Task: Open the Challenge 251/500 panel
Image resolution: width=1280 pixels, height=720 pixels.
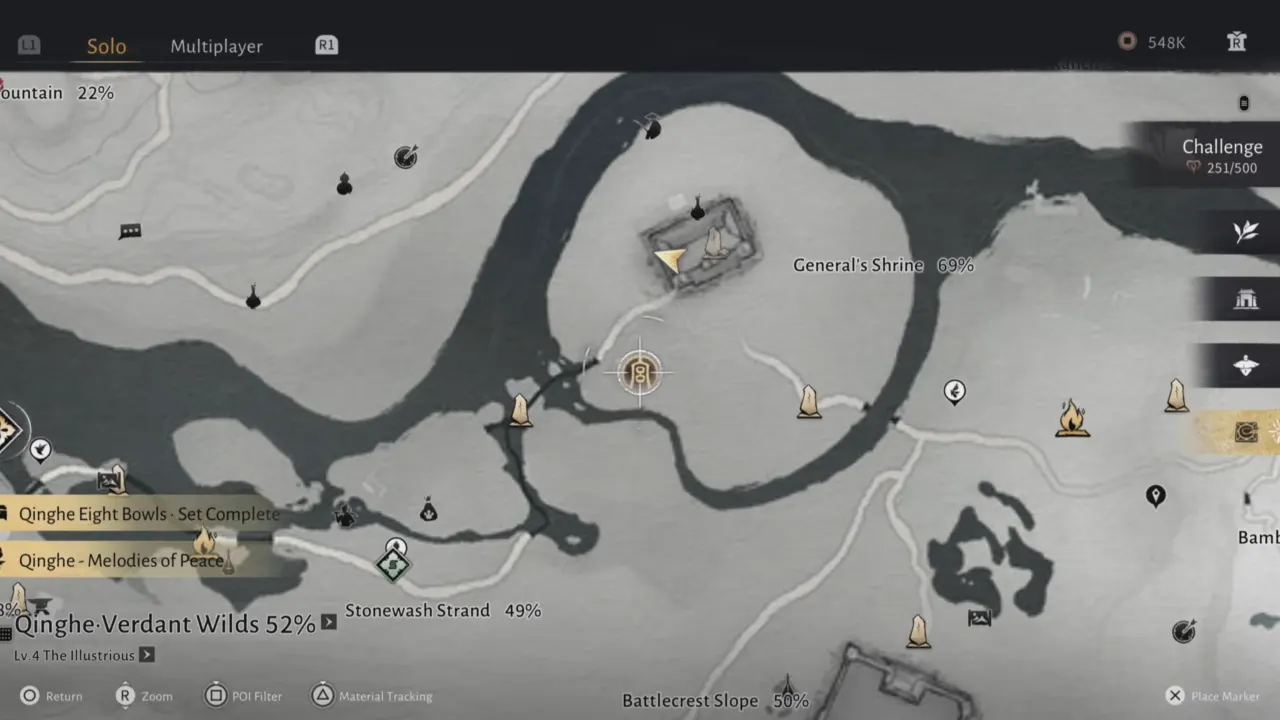Action: 1220,156
